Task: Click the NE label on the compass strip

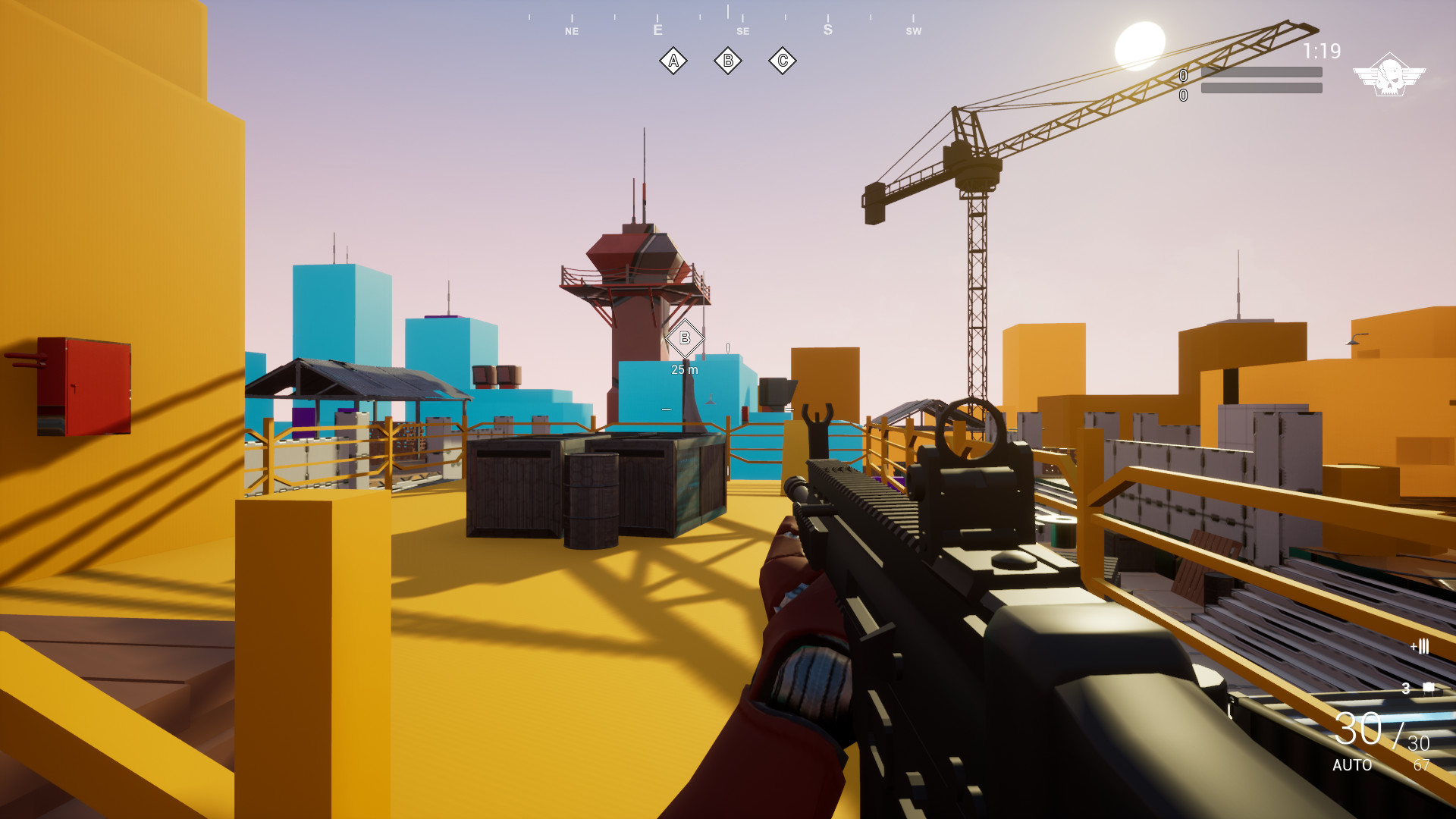Action: pos(571,32)
